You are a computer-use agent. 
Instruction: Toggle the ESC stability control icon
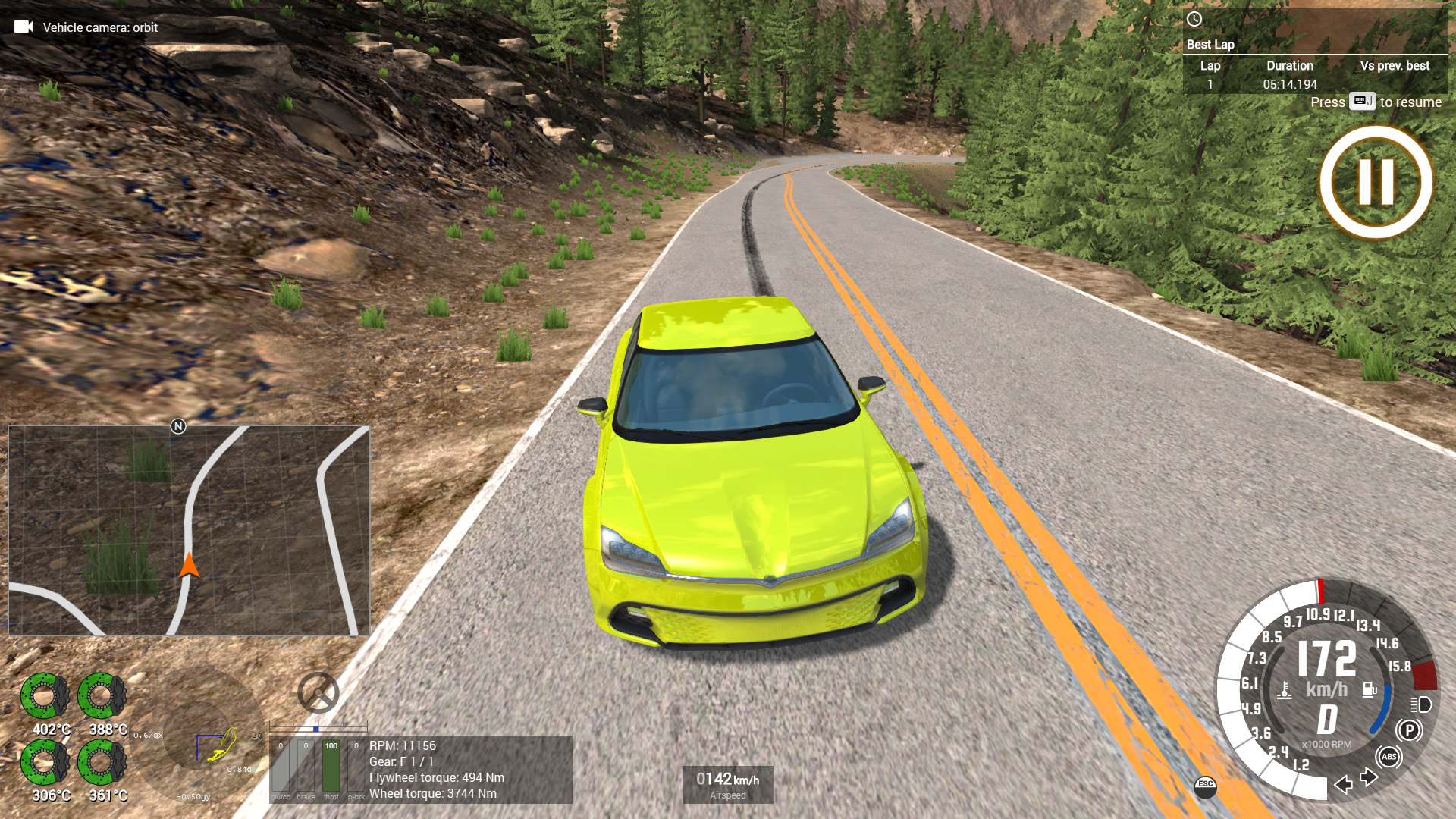[1206, 785]
